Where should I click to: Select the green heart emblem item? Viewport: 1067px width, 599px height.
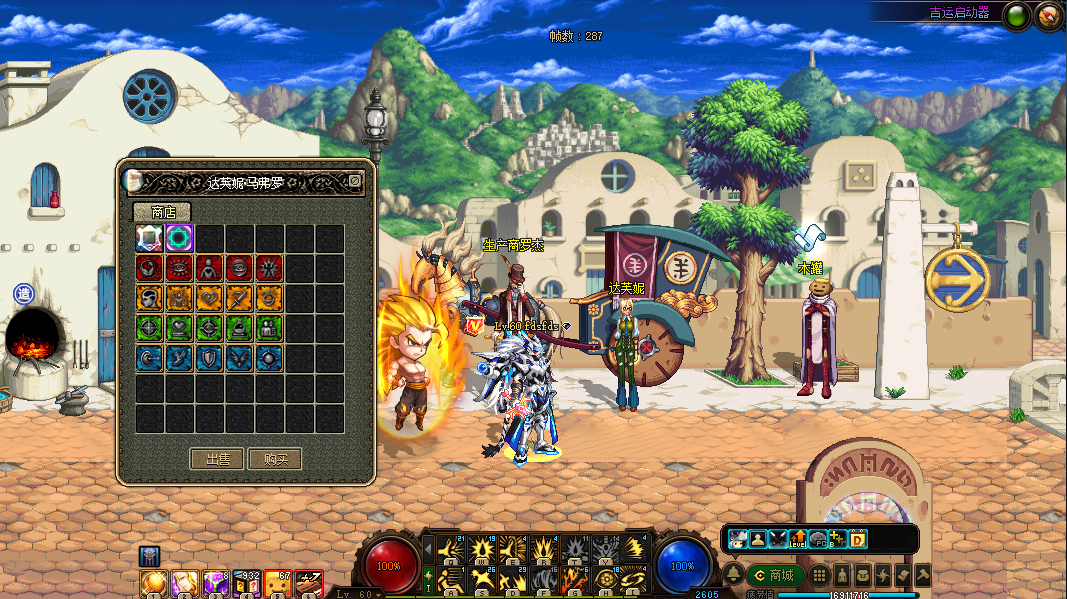180,328
